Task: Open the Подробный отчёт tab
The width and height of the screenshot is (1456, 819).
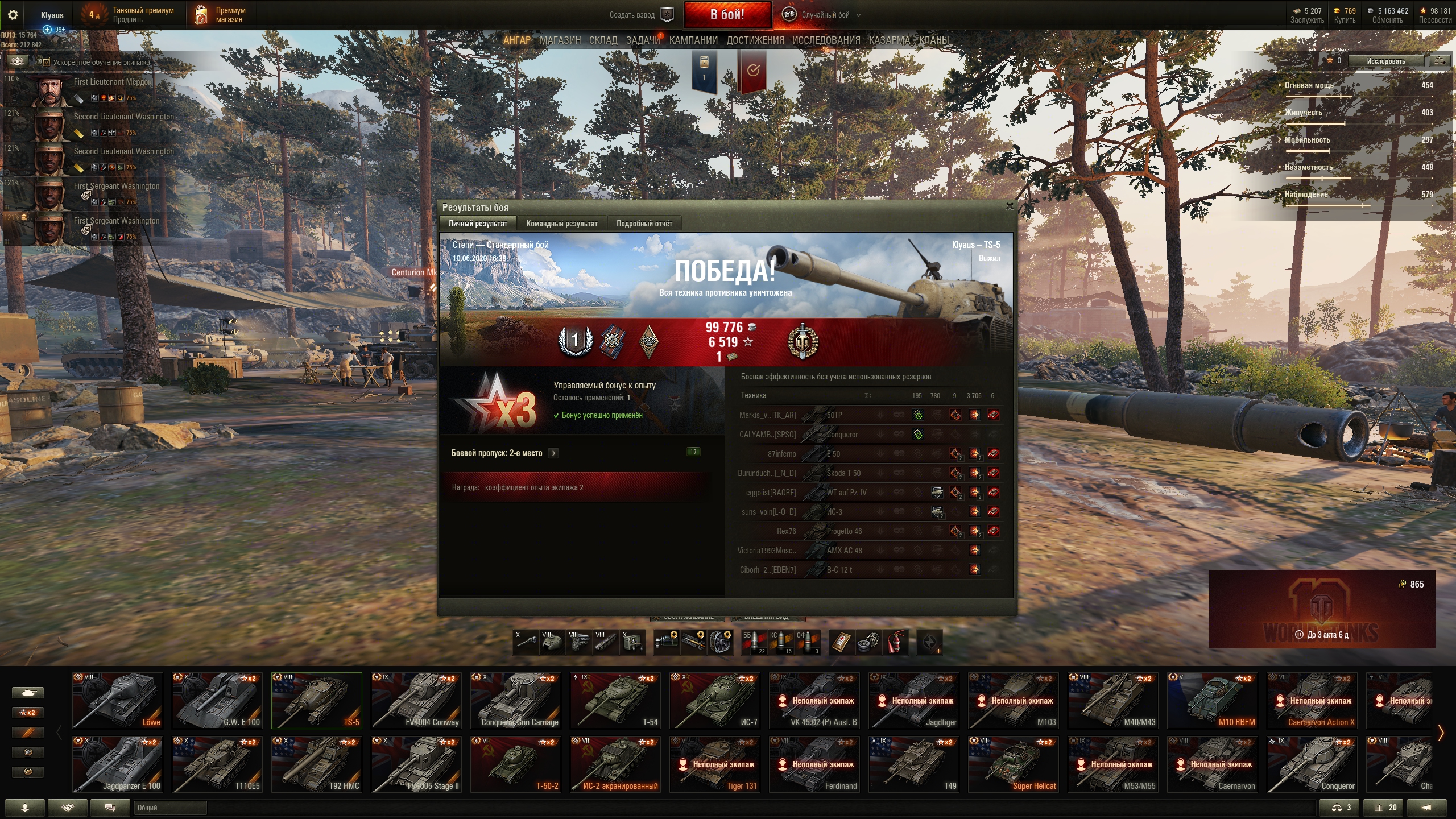Action: [x=644, y=224]
